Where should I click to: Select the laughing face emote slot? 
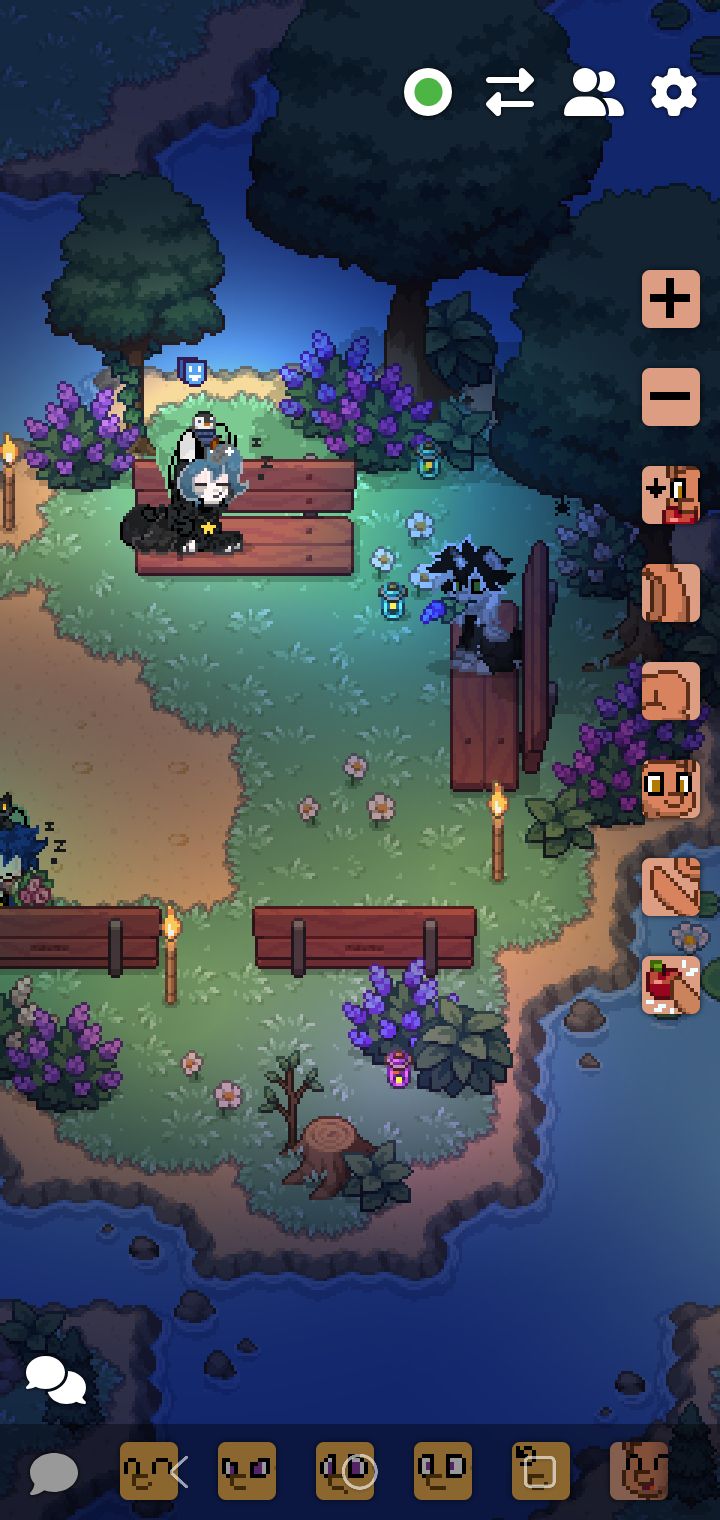(639, 1471)
